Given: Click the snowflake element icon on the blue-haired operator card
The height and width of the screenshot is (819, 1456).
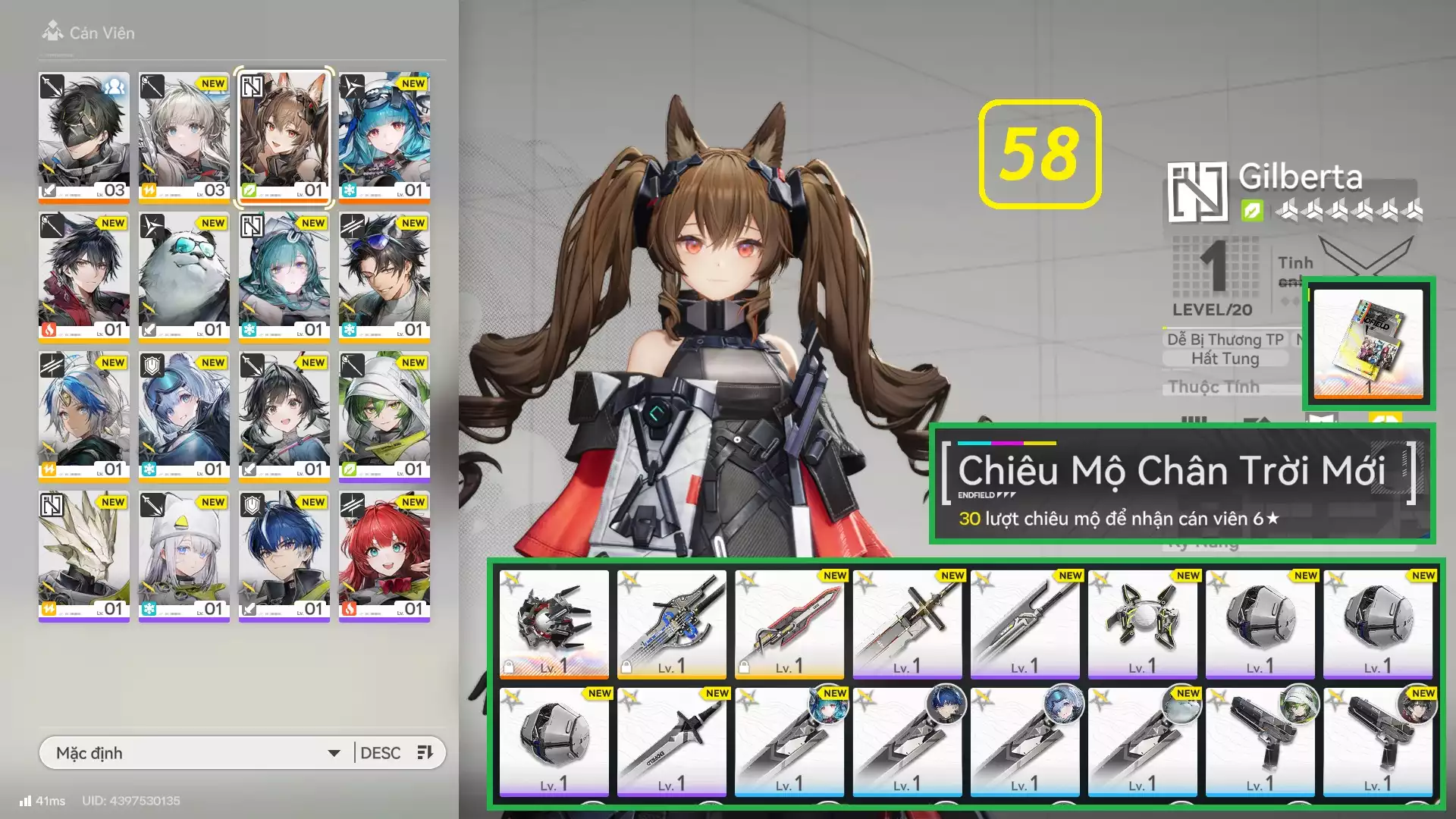Looking at the screenshot, I should 348,190.
